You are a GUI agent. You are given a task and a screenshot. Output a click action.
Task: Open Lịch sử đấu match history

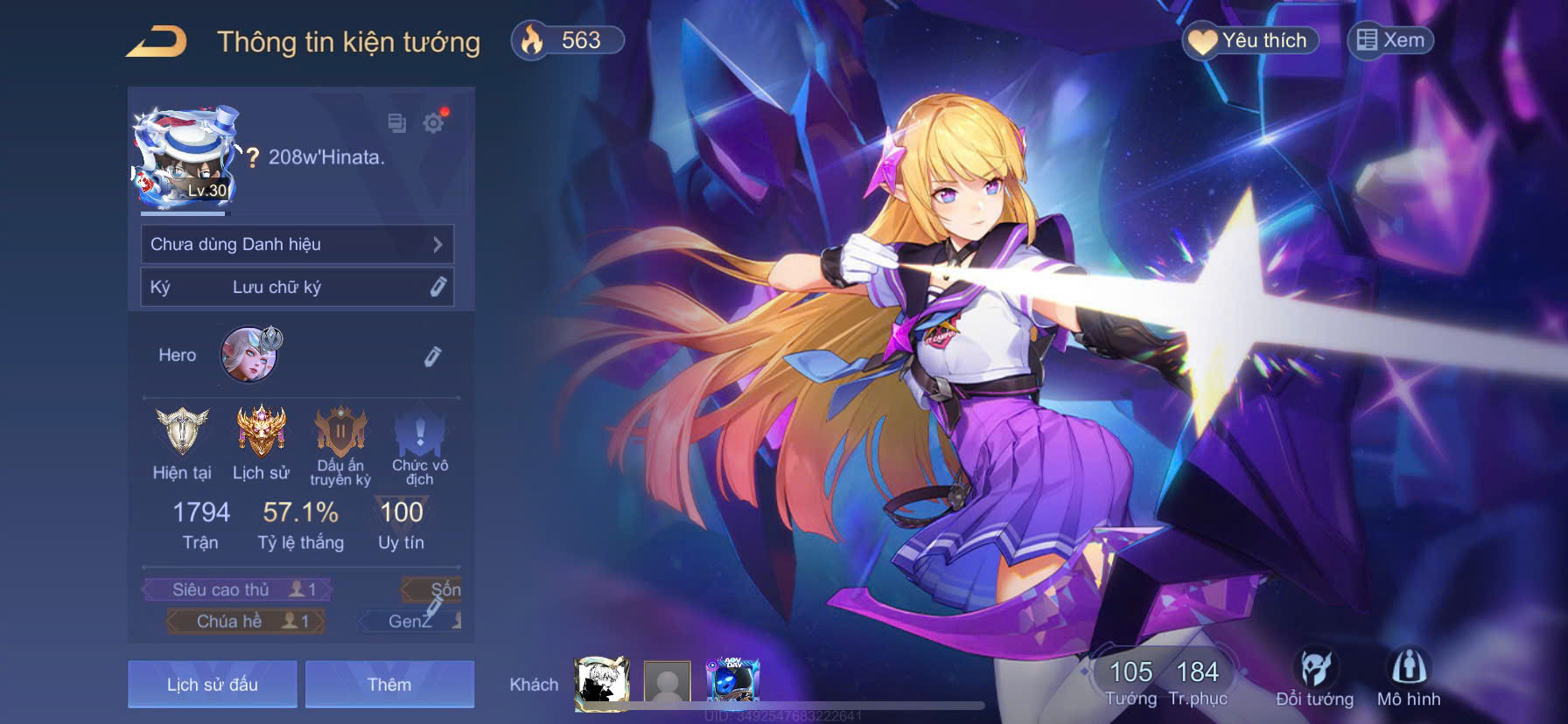(x=213, y=684)
